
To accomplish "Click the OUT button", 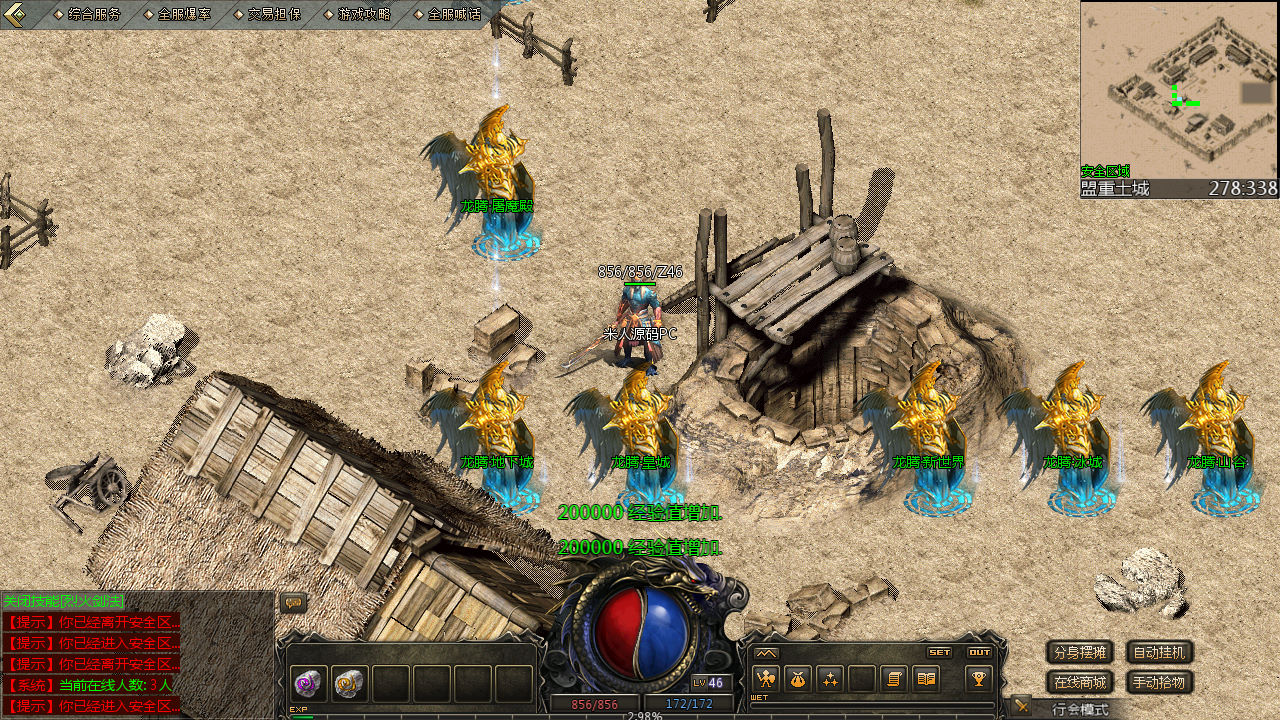I will coord(979,652).
